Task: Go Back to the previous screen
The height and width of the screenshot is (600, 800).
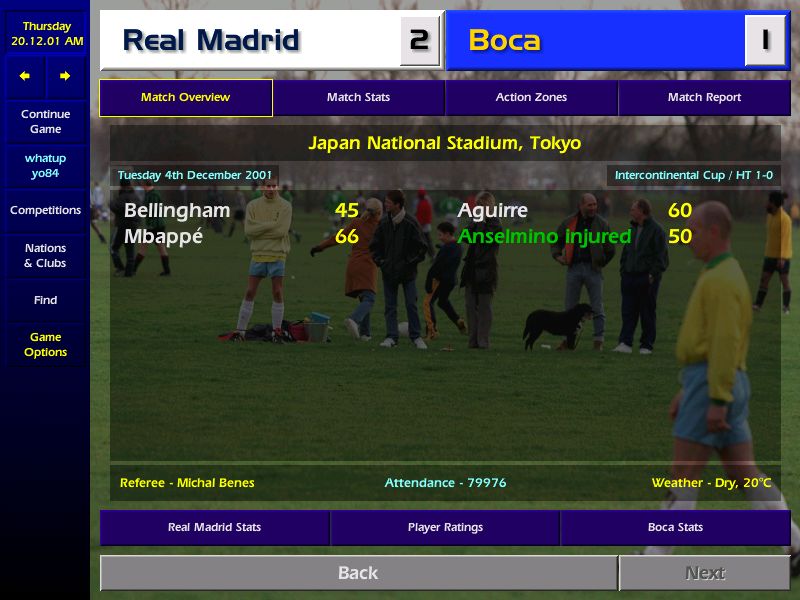Action: pos(358,573)
